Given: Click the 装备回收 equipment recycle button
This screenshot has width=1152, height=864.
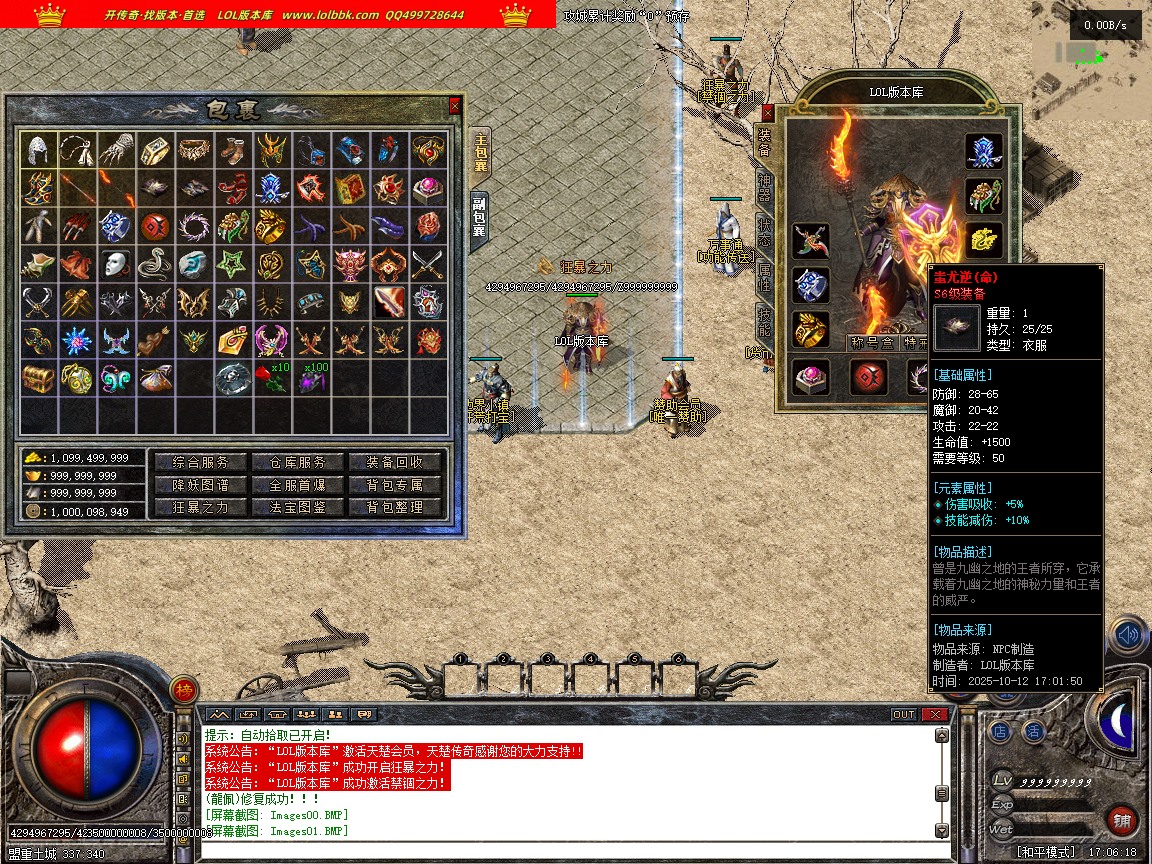Looking at the screenshot, I should pos(395,462).
